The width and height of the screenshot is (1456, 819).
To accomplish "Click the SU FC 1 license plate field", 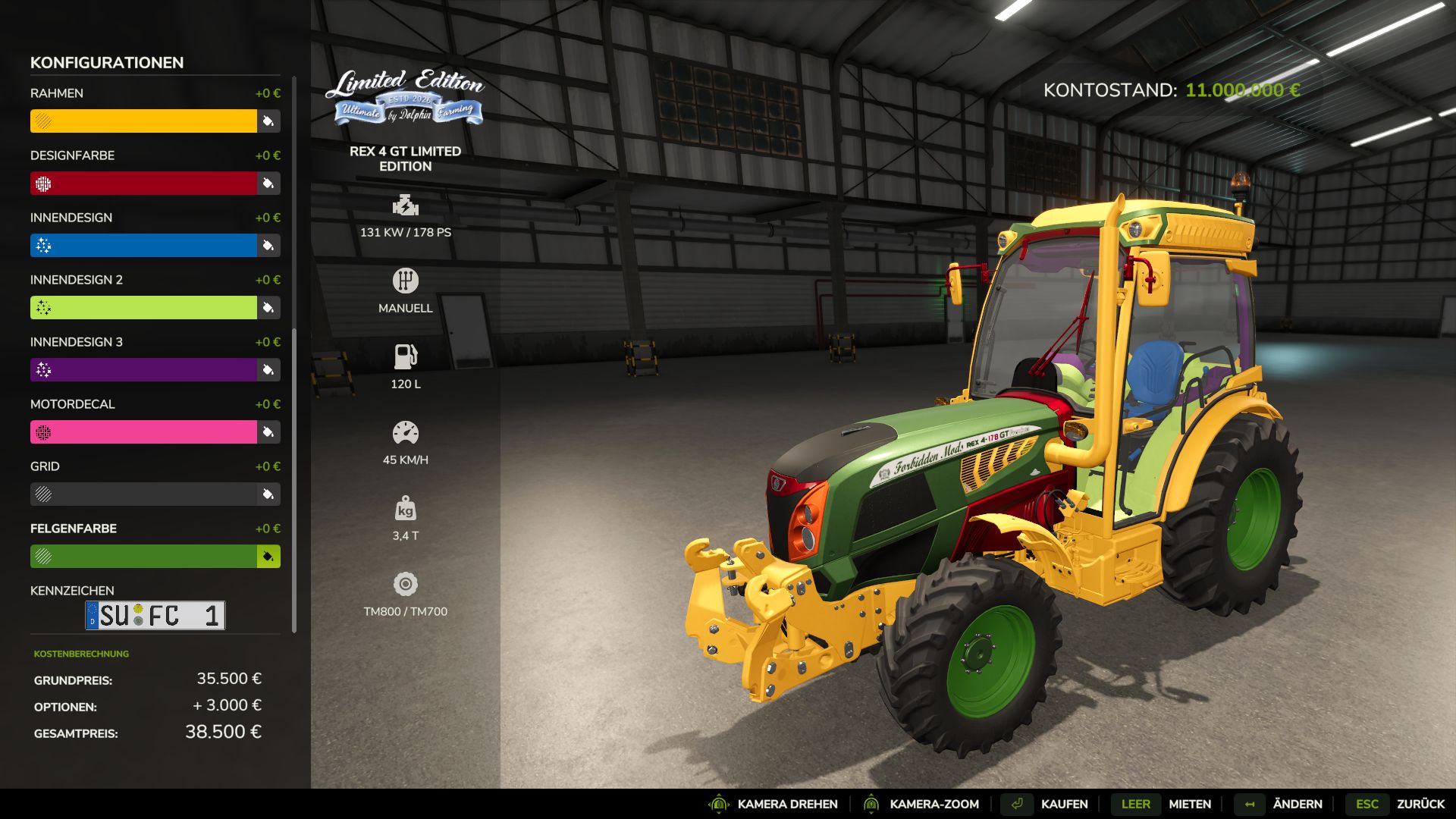I will tap(155, 615).
